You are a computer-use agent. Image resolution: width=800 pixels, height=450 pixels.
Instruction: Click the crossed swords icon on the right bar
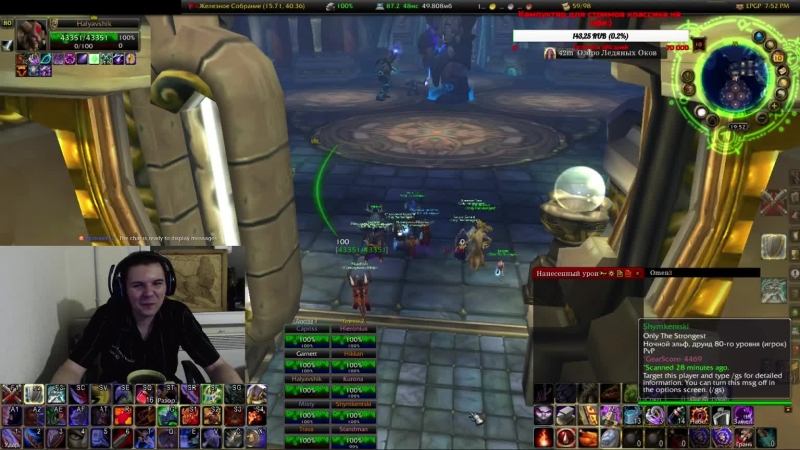773,203
